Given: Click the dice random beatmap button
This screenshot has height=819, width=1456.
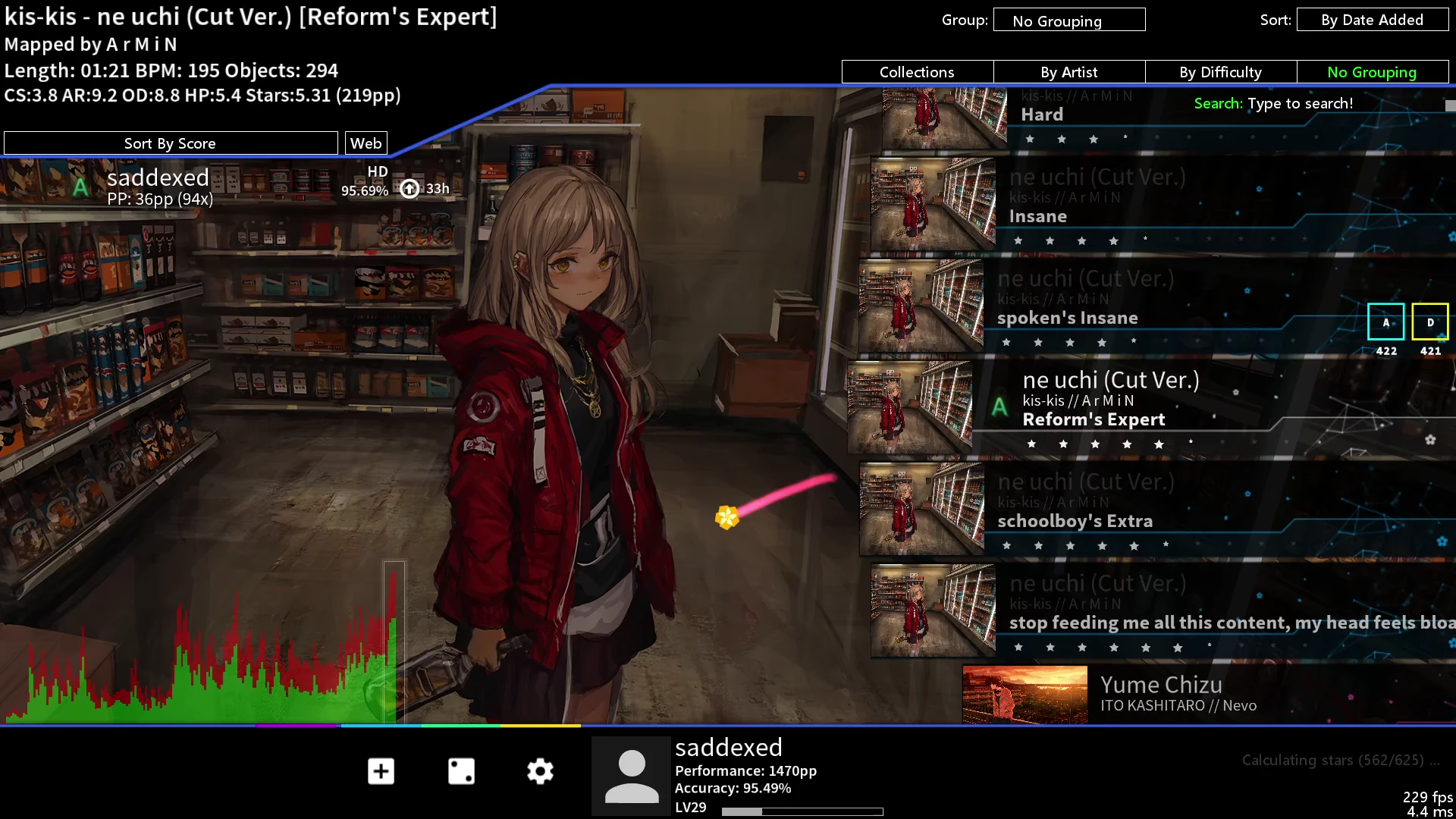Looking at the screenshot, I should (461, 771).
